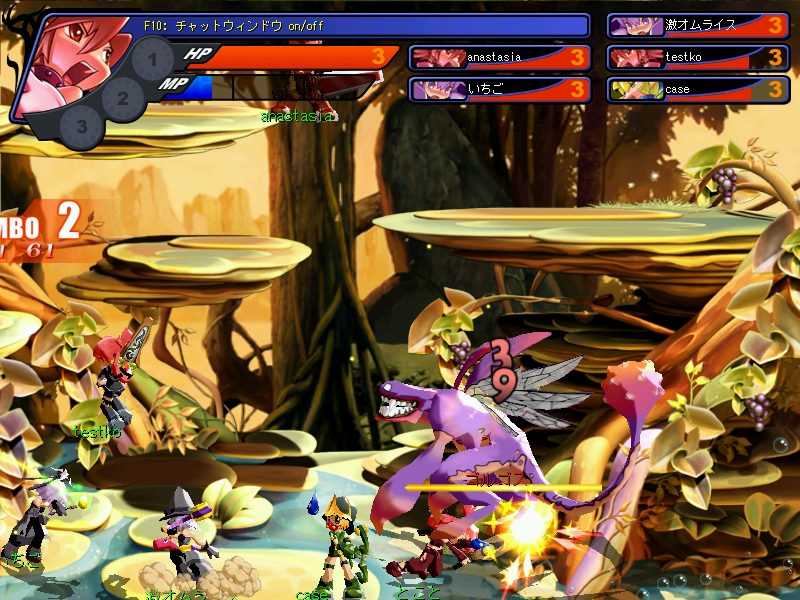Select the 激オムライス player row
Screen dimensions: 800x600
point(697,26)
